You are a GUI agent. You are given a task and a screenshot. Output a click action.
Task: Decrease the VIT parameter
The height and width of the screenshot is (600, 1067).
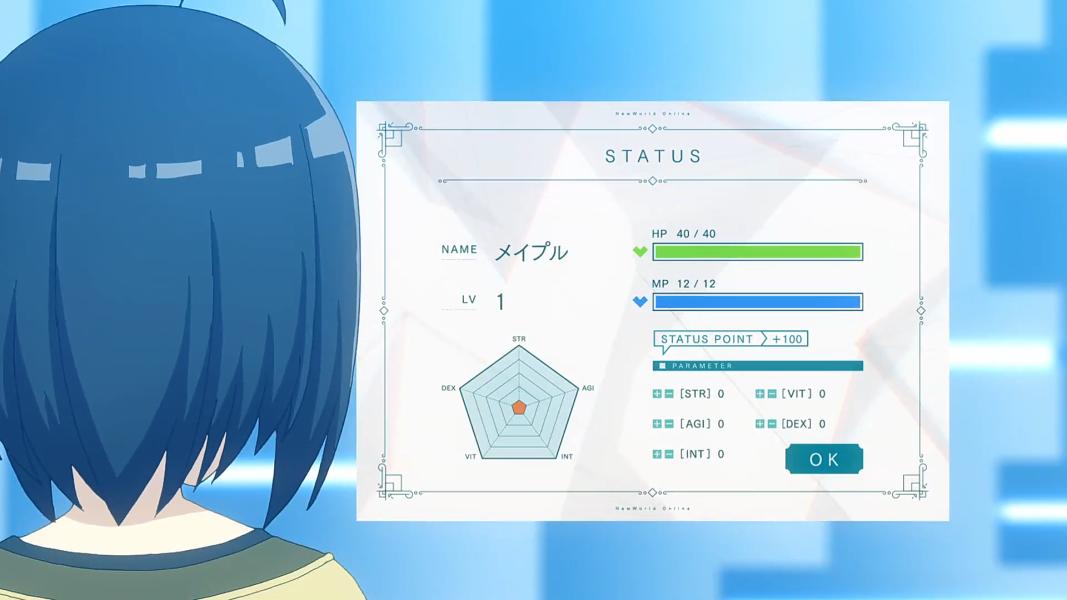pos(772,394)
